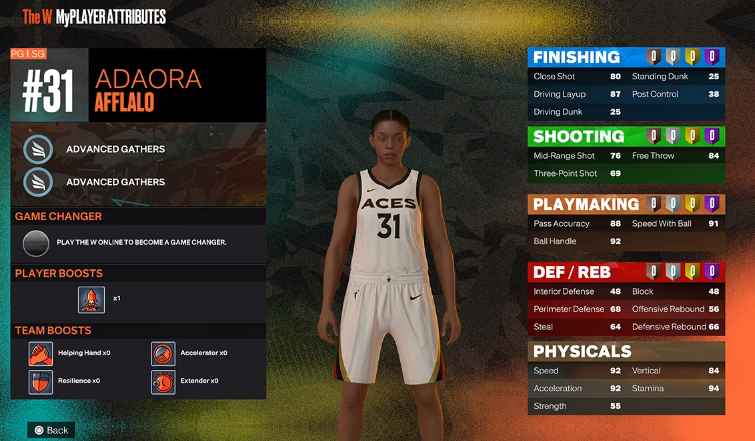Choose the Accelerator team boost icon
Image resolution: width=755 pixels, height=441 pixels.
(163, 353)
